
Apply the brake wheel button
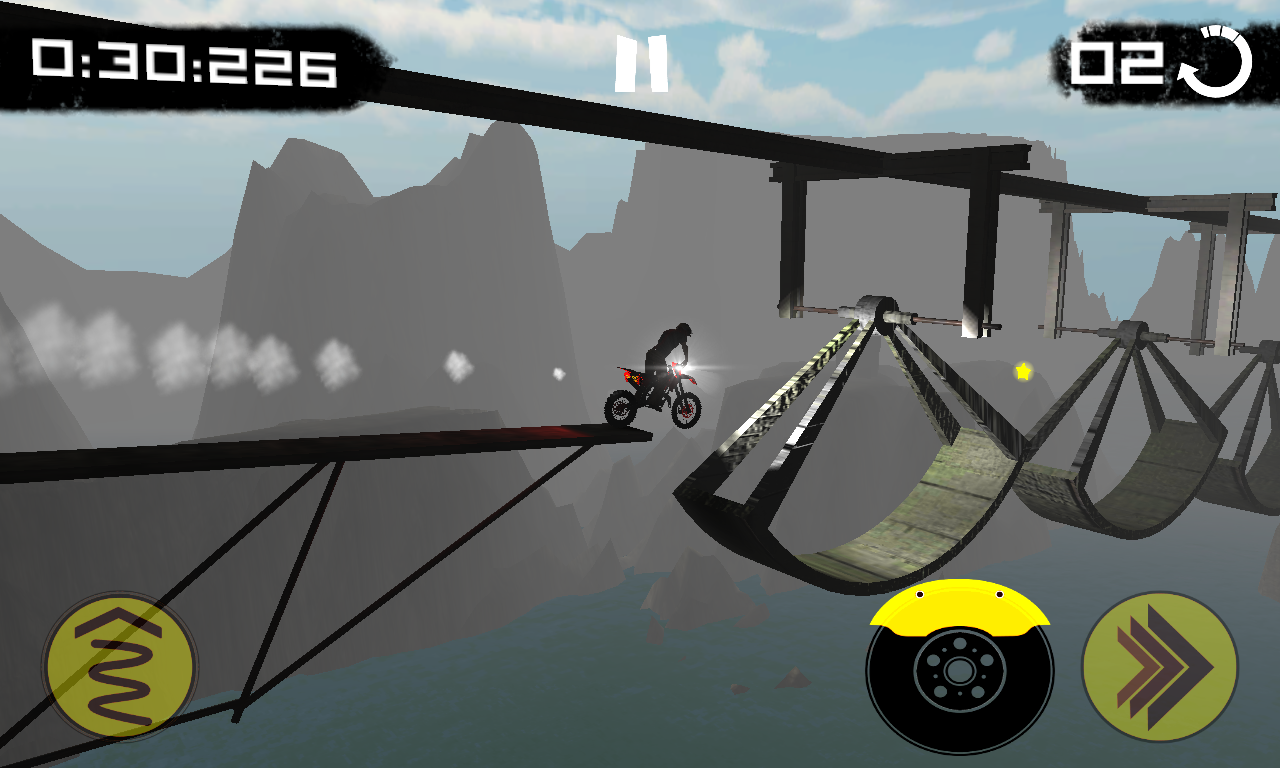pos(959,670)
